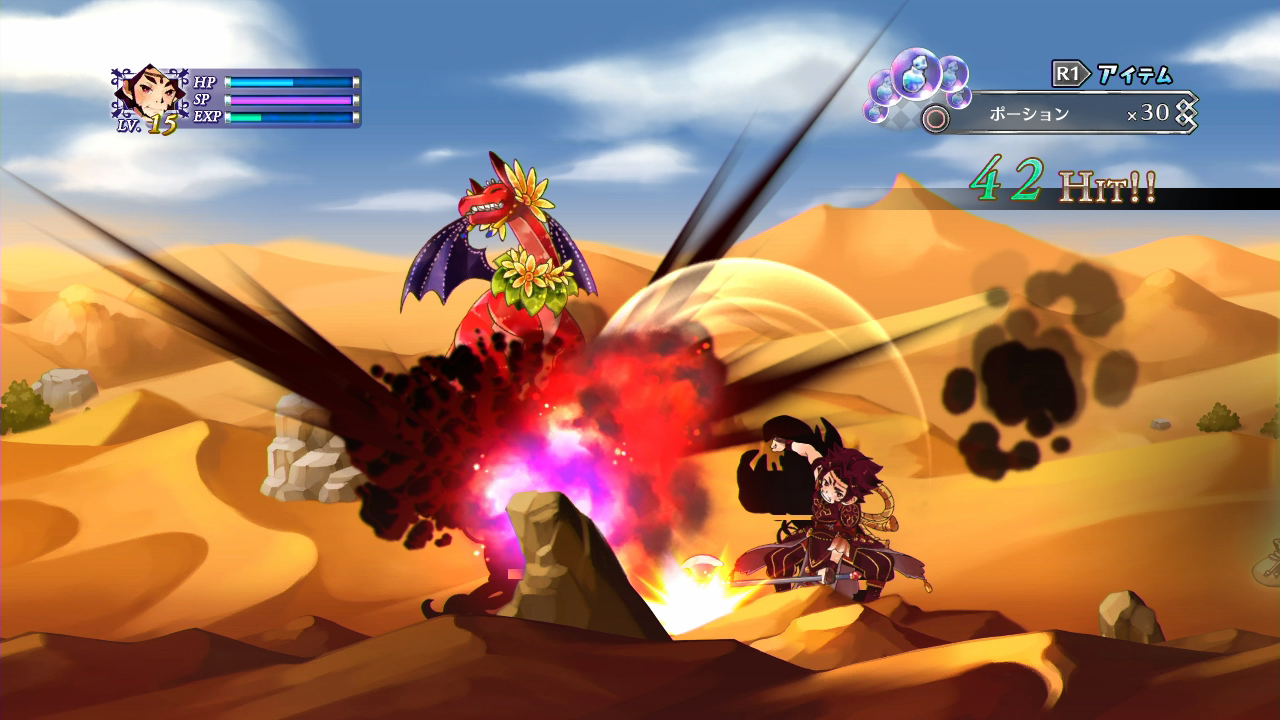The image size is (1280, 720).
Task: Click the HP label in the status HUD
Action: (203, 83)
